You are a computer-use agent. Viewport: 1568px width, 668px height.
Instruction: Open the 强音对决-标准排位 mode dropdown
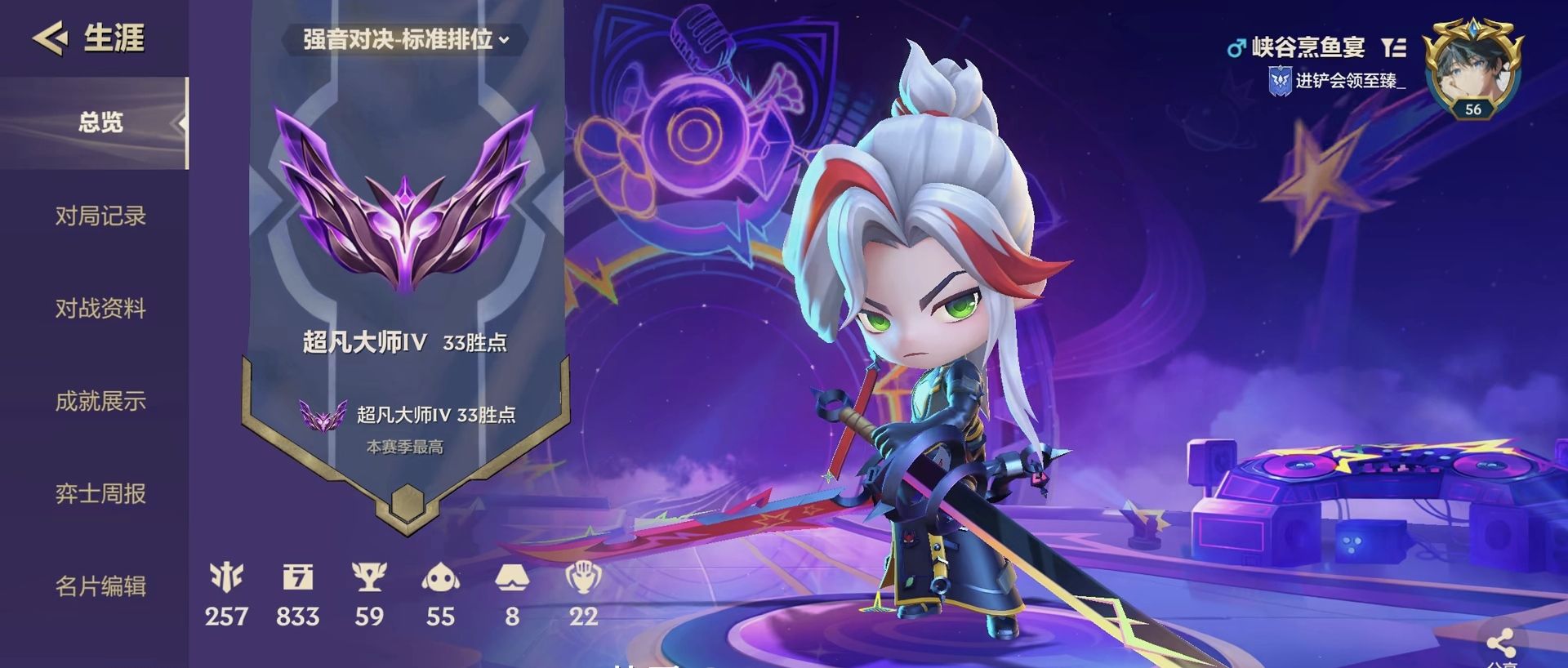click(403, 39)
